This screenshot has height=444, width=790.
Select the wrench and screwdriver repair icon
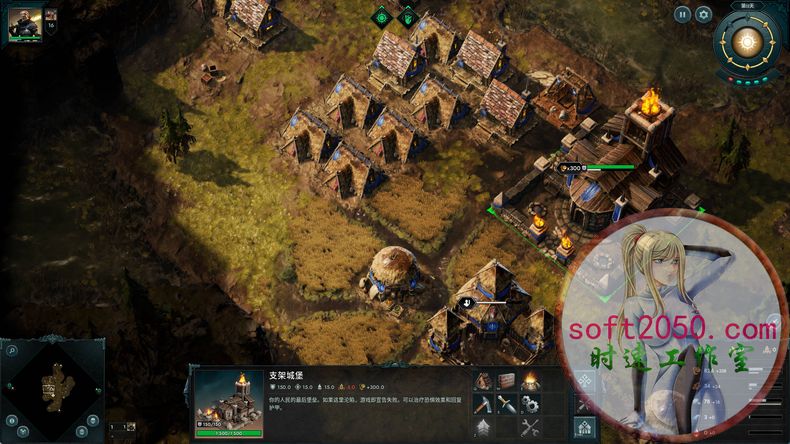tap(529, 428)
